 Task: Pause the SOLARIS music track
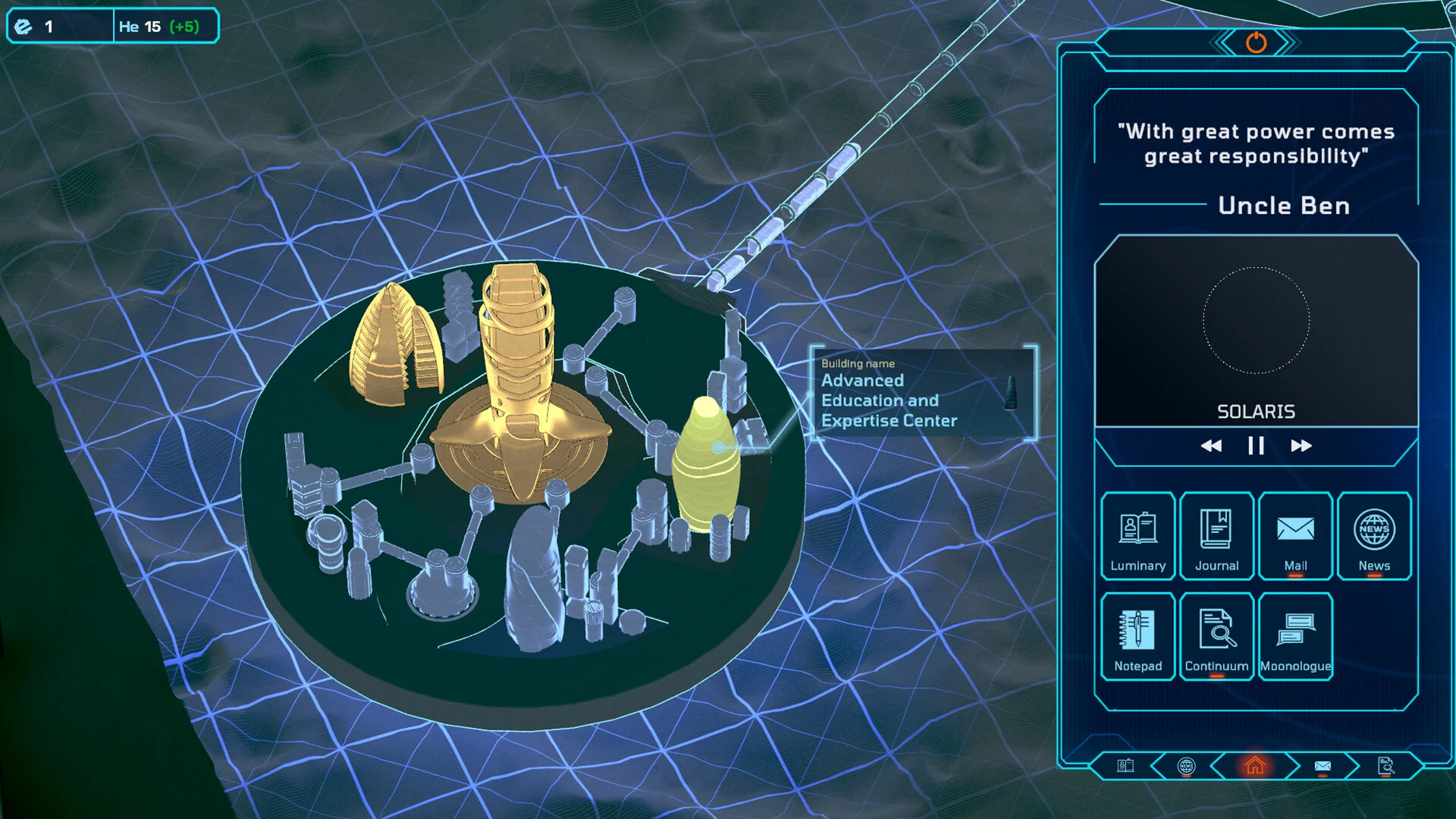tap(1256, 446)
